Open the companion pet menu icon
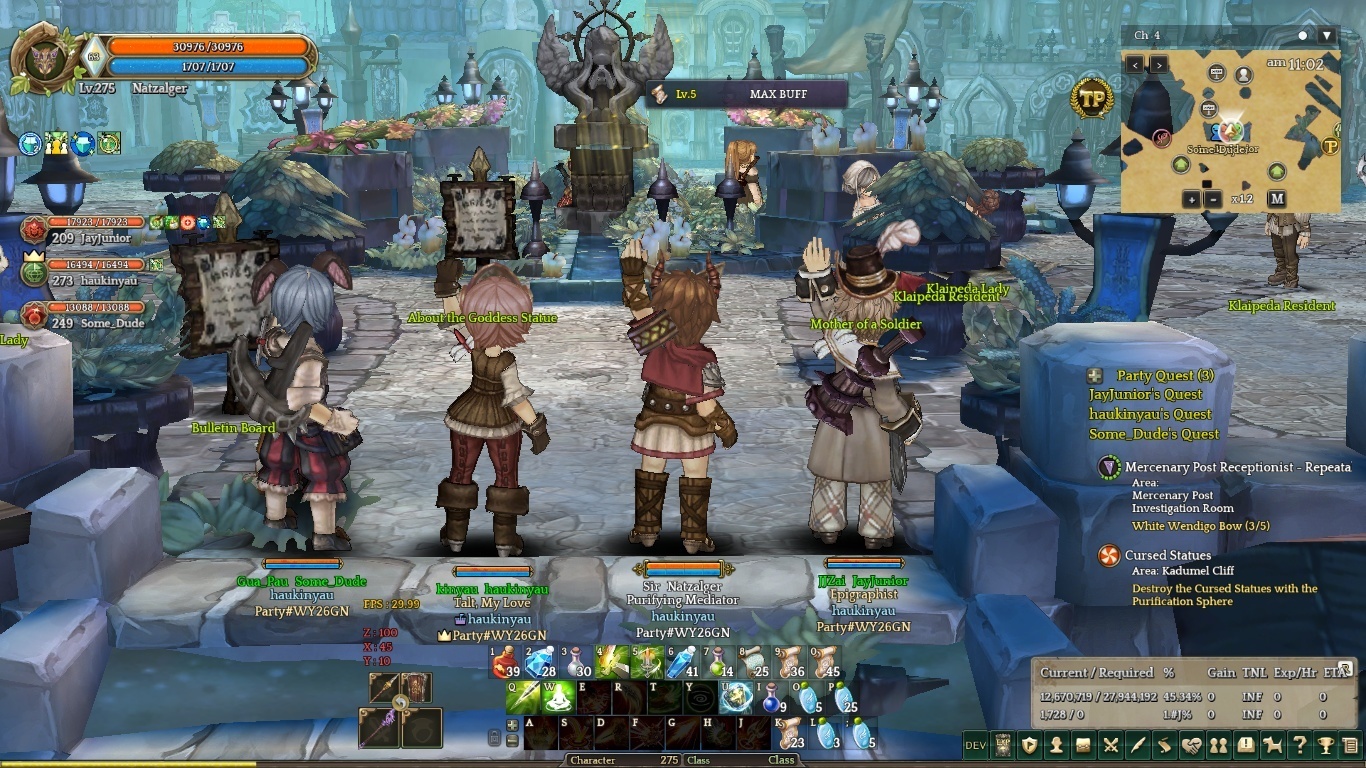Image resolution: width=1366 pixels, height=768 pixels. click(x=1272, y=744)
